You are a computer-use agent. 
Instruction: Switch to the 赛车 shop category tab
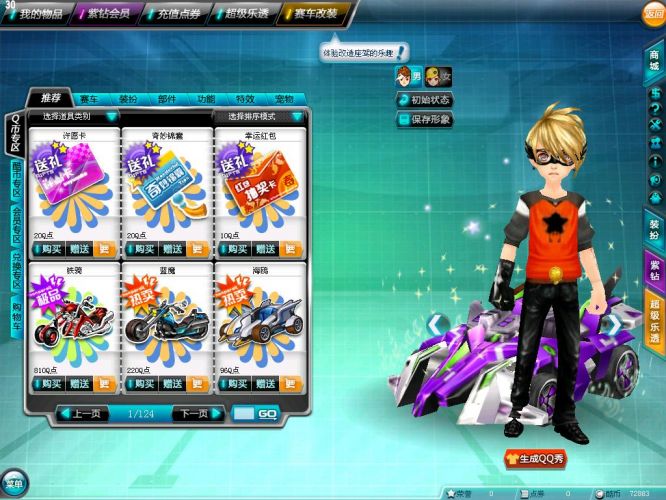90,100
